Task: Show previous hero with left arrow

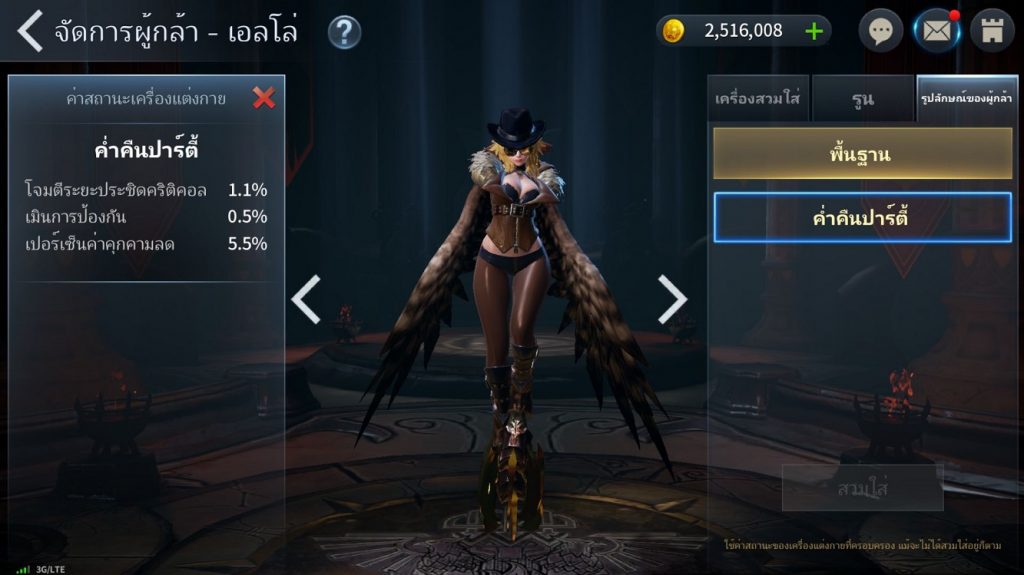Action: coord(306,299)
